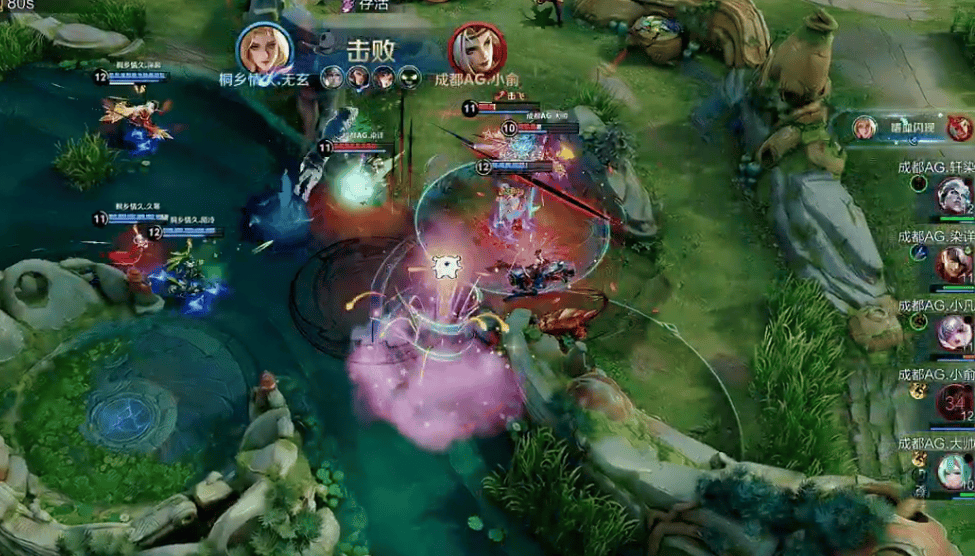Select the 成都AG.小凡 player portrait
This screenshot has width=975, height=556.
pos(953,331)
